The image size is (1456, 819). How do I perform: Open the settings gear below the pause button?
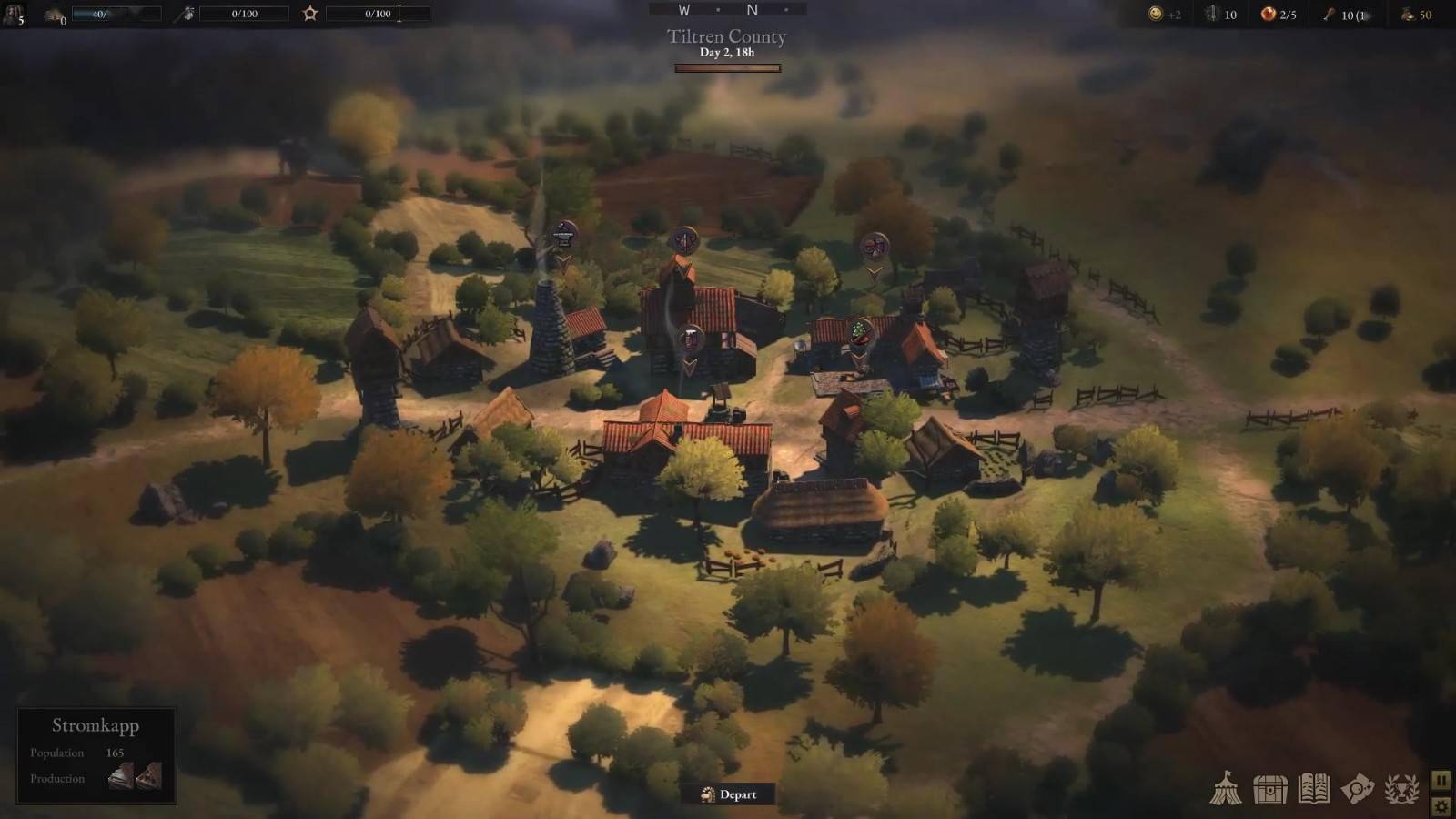point(1441,804)
